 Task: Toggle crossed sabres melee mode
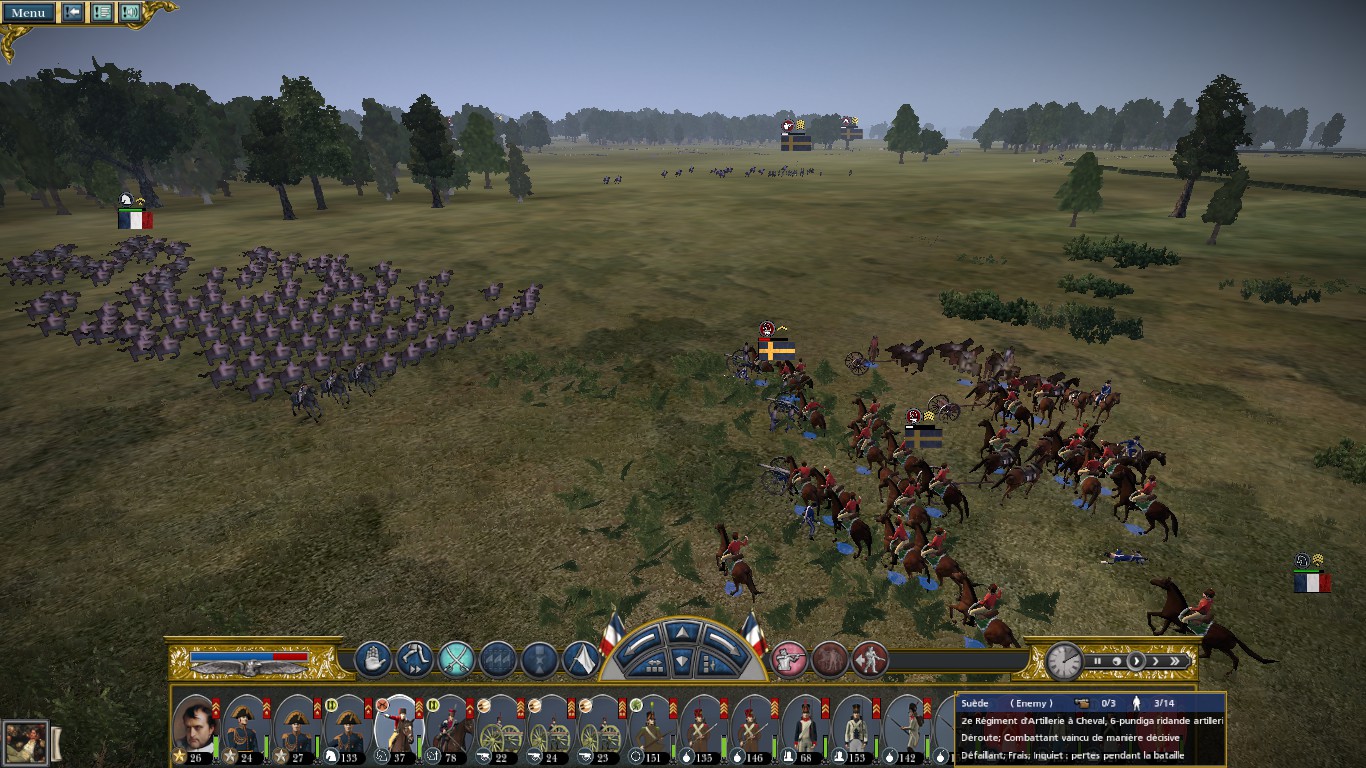coord(456,659)
